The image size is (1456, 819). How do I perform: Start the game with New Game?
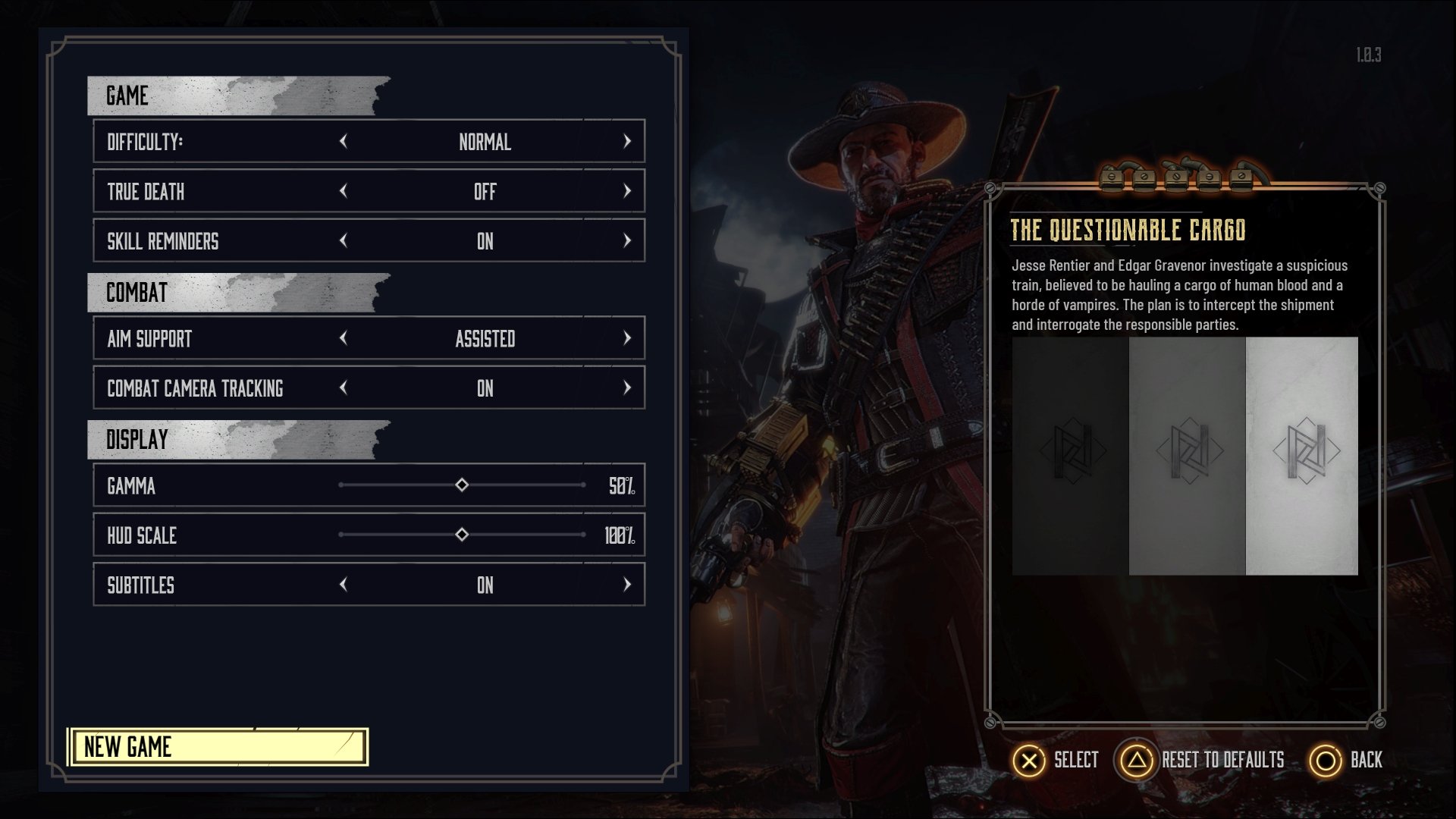point(218,747)
